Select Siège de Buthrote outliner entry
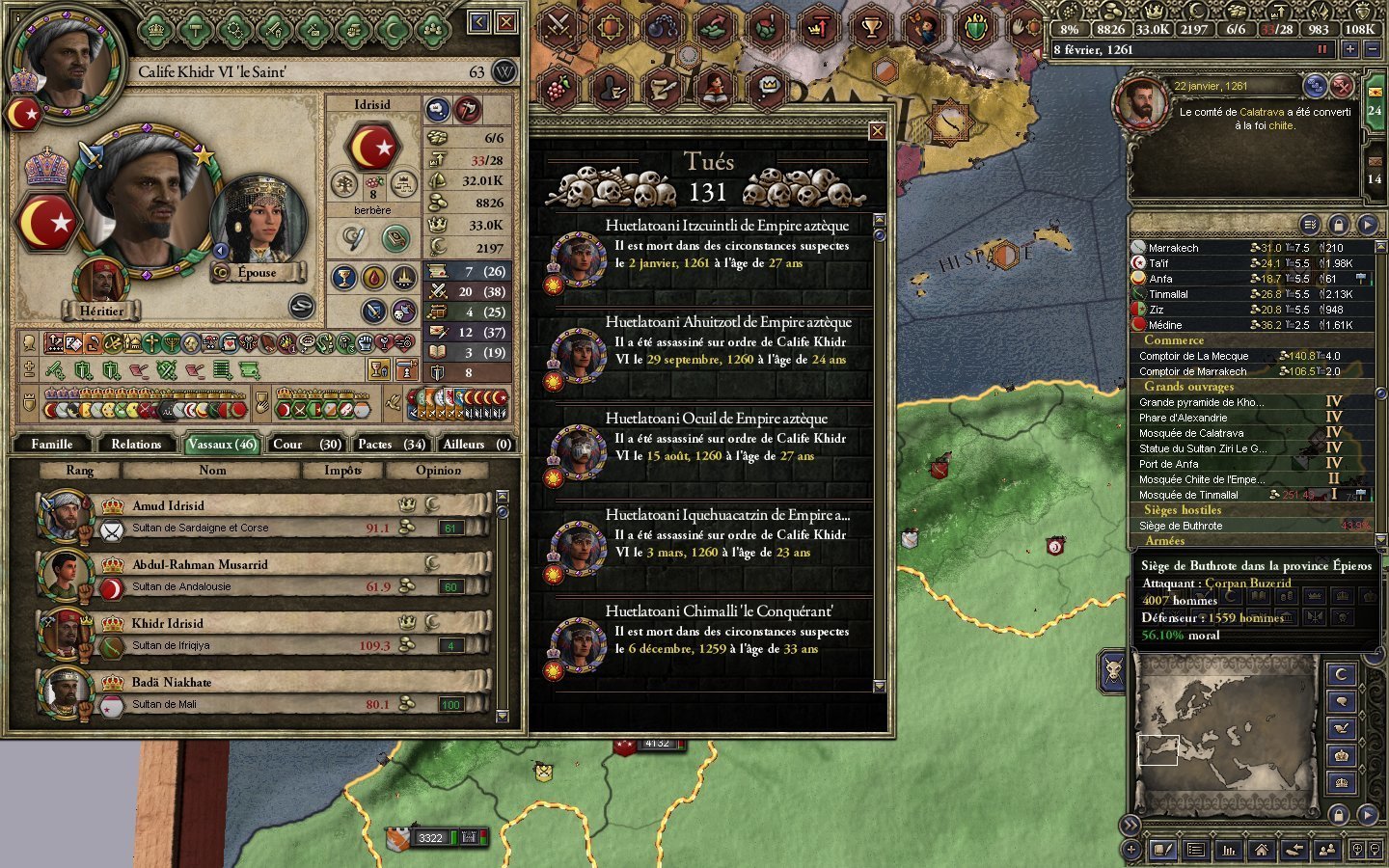1389x868 pixels. click(1181, 526)
